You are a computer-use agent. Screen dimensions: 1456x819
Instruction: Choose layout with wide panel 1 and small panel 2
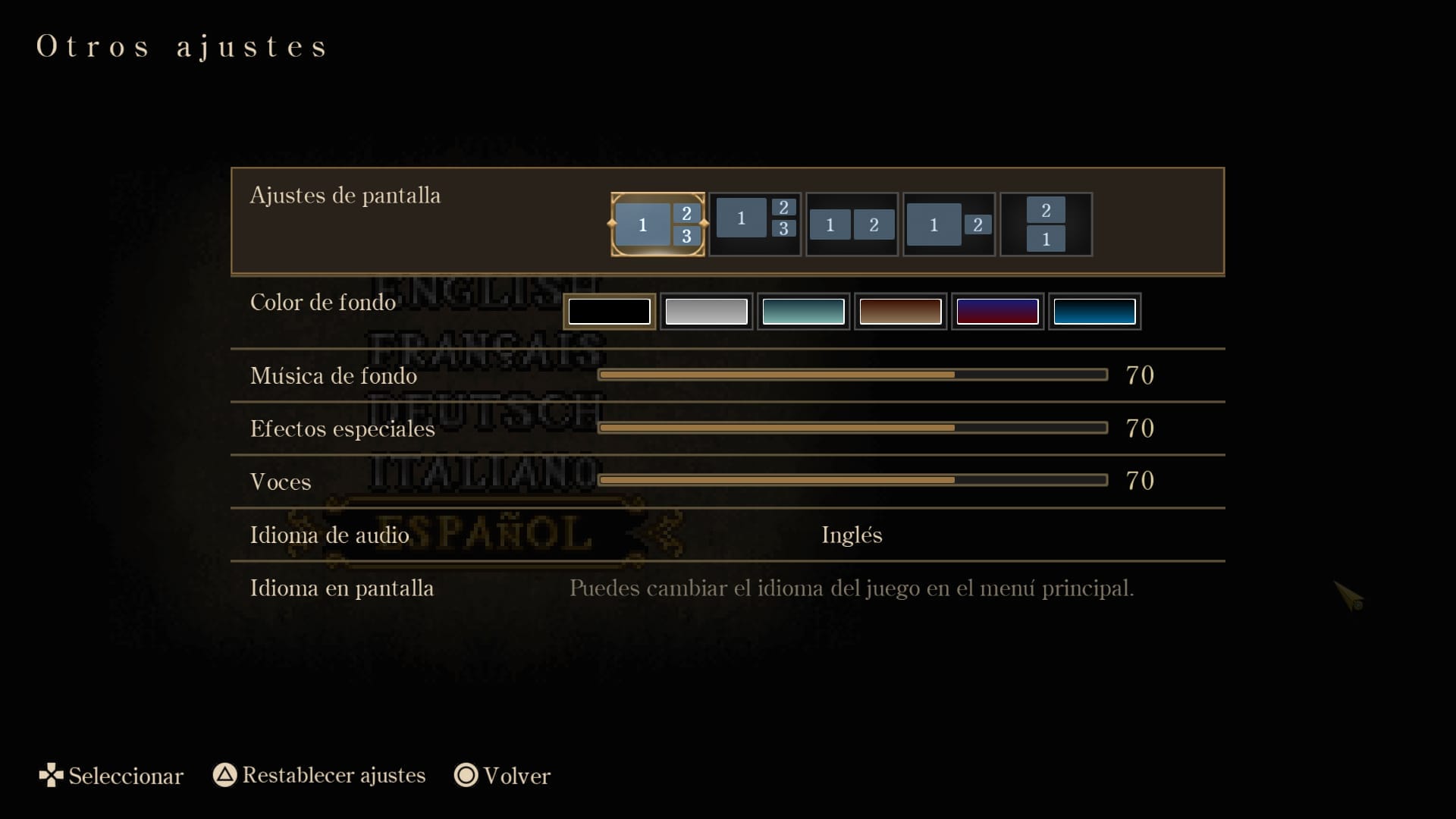(x=949, y=224)
